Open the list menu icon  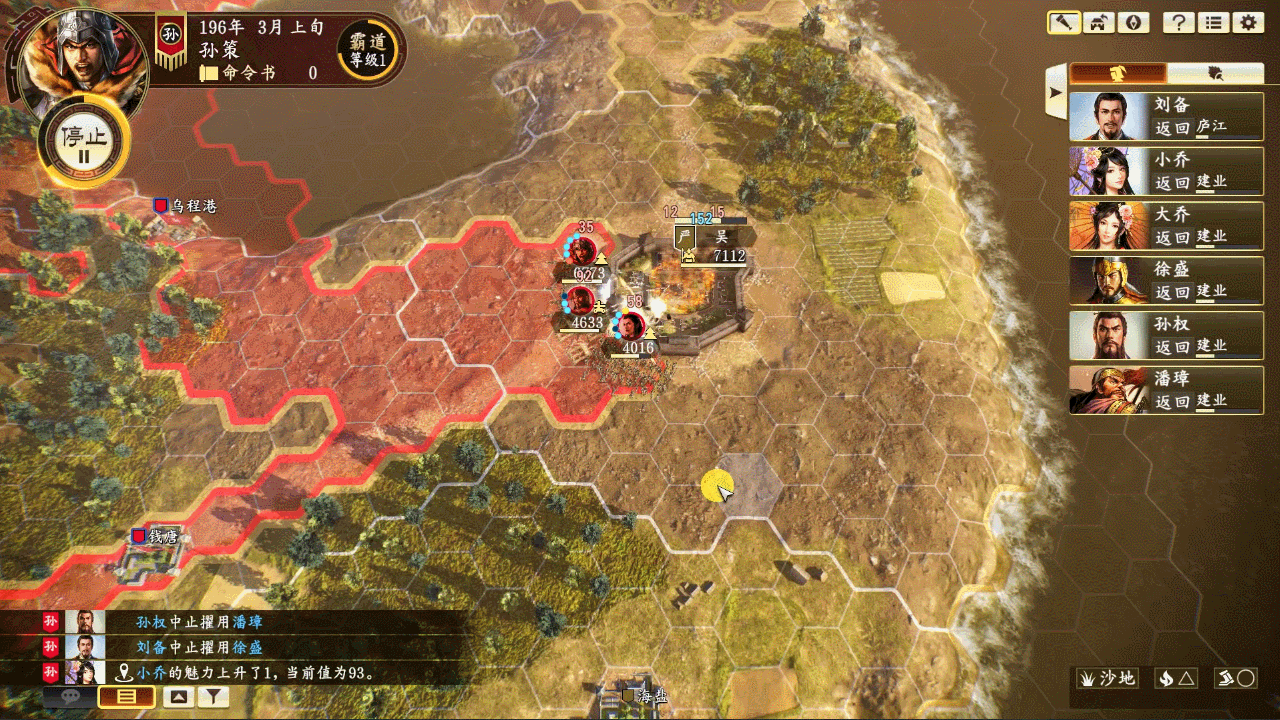point(1213,23)
